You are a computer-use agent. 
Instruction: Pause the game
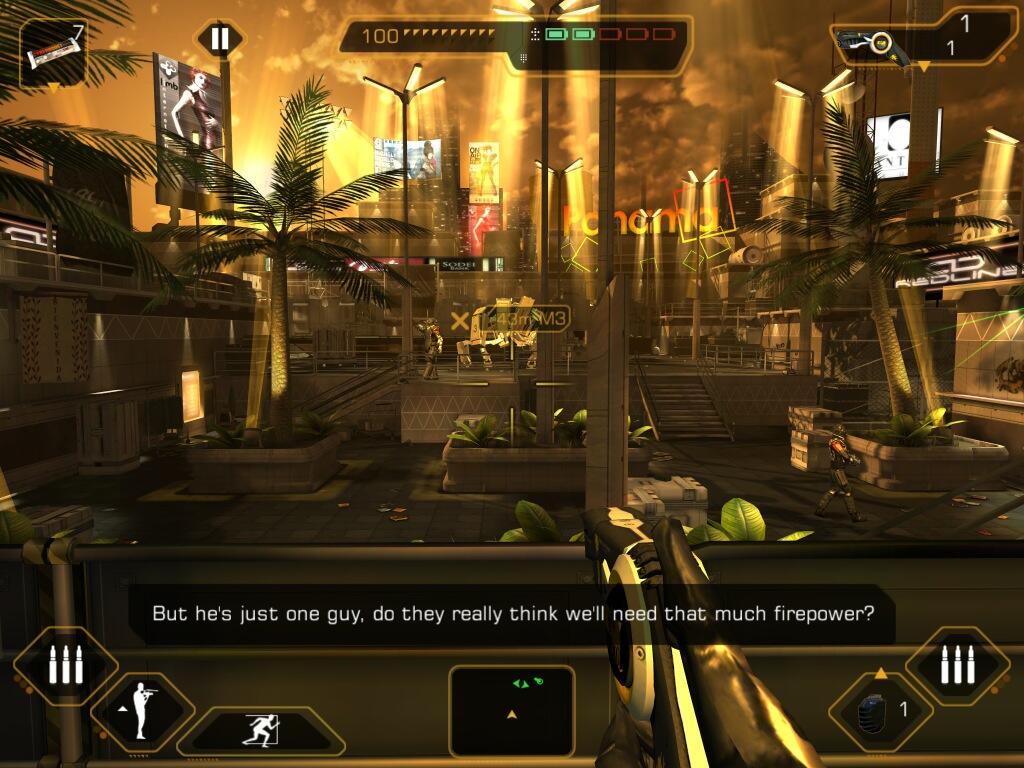click(219, 40)
